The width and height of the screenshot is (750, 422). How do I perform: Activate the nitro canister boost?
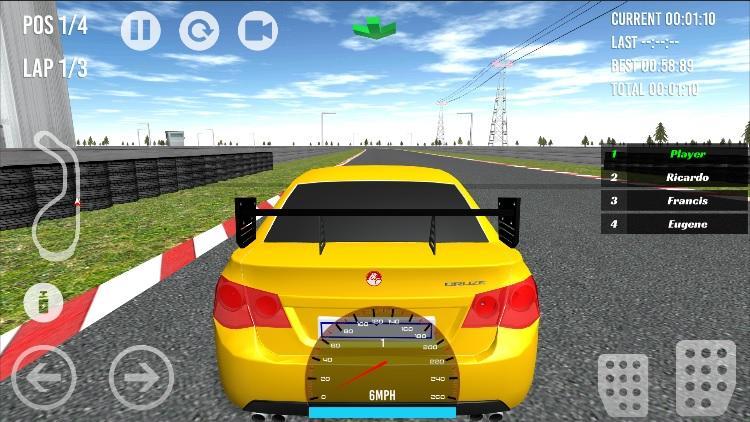point(43,301)
